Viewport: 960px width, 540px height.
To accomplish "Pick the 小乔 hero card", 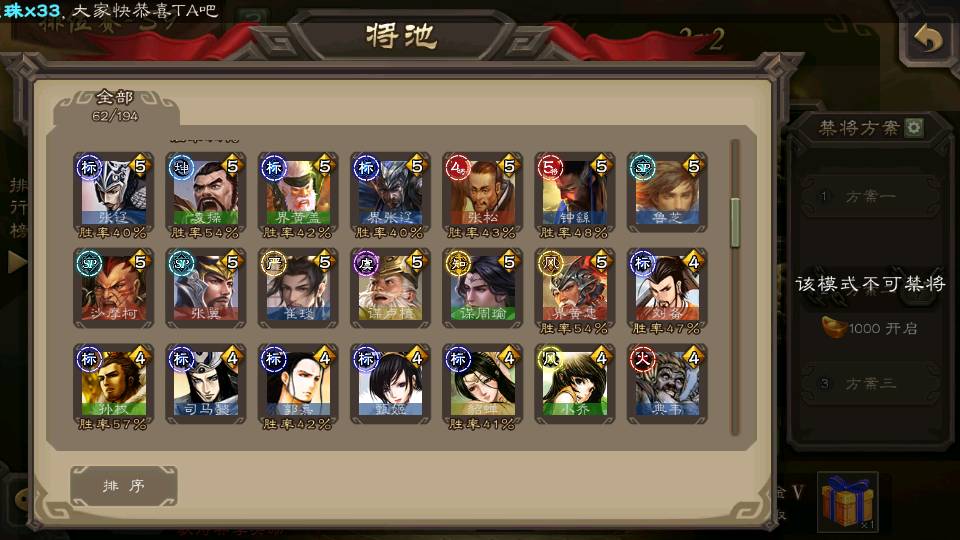I will click(x=574, y=383).
